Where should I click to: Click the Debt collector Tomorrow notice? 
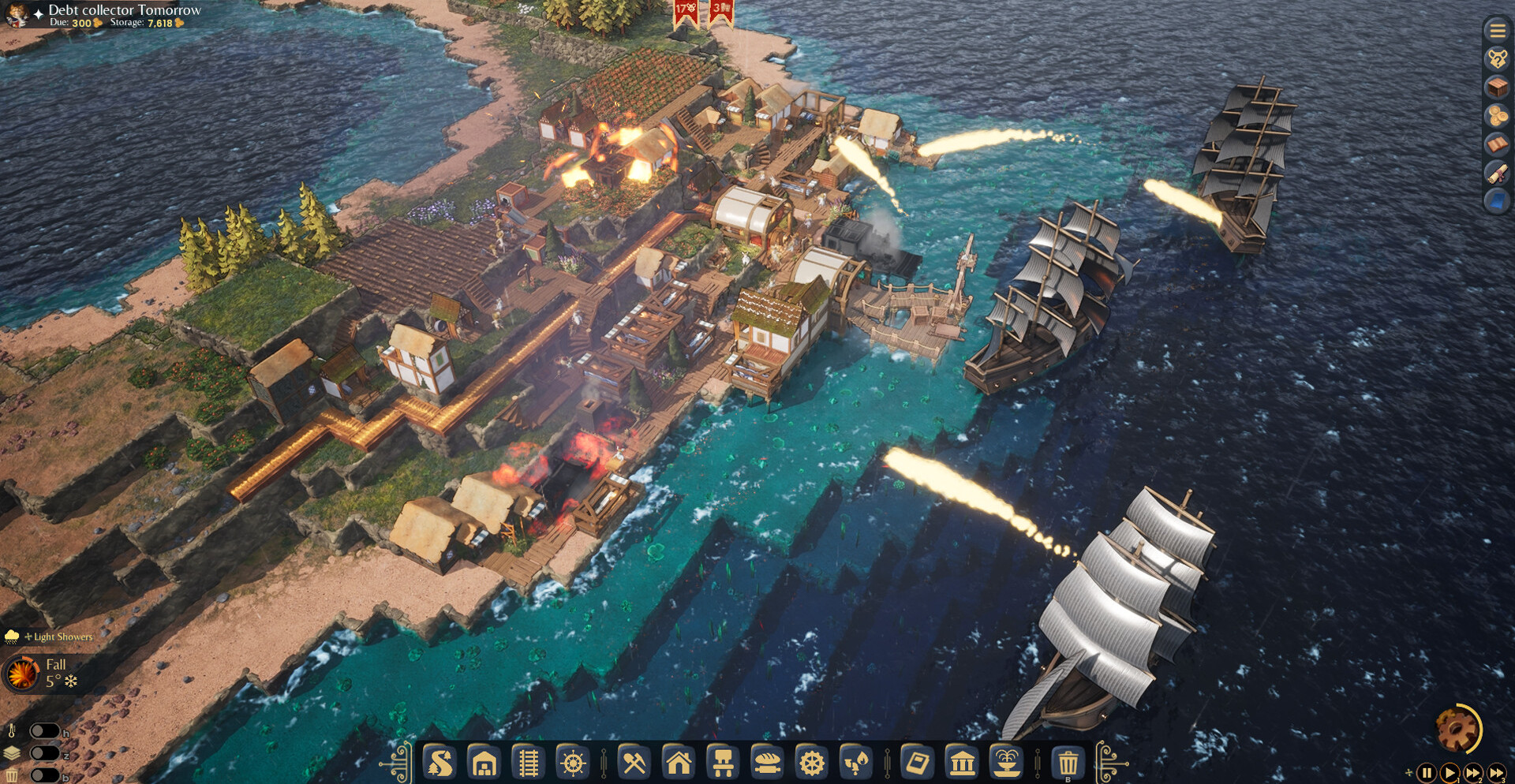coord(125,10)
